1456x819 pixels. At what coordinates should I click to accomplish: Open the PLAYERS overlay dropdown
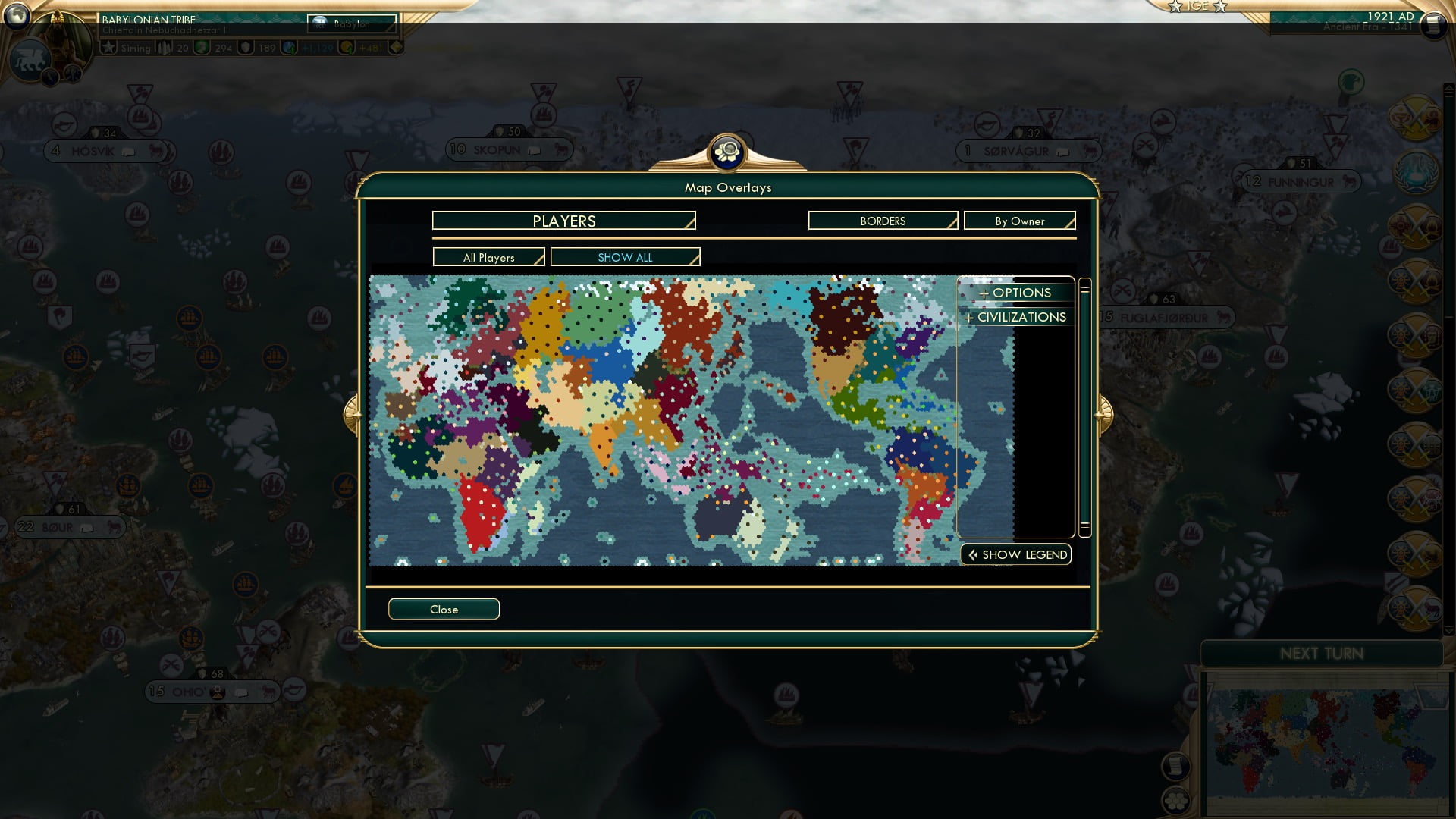tap(563, 221)
